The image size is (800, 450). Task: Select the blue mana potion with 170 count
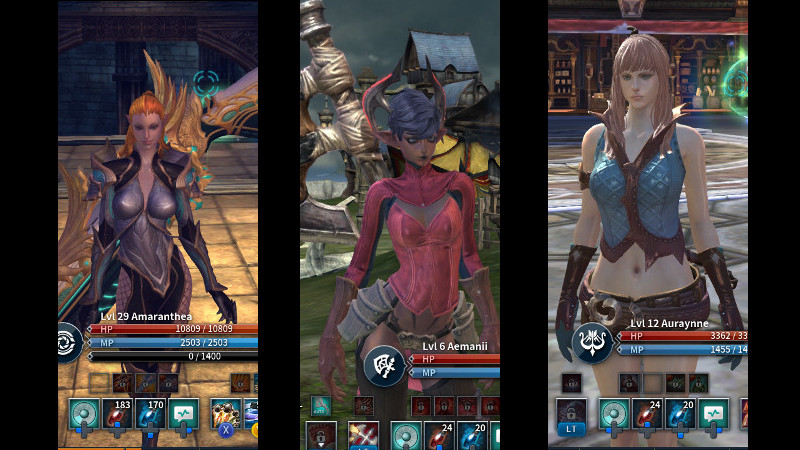pyautogui.click(x=150, y=414)
